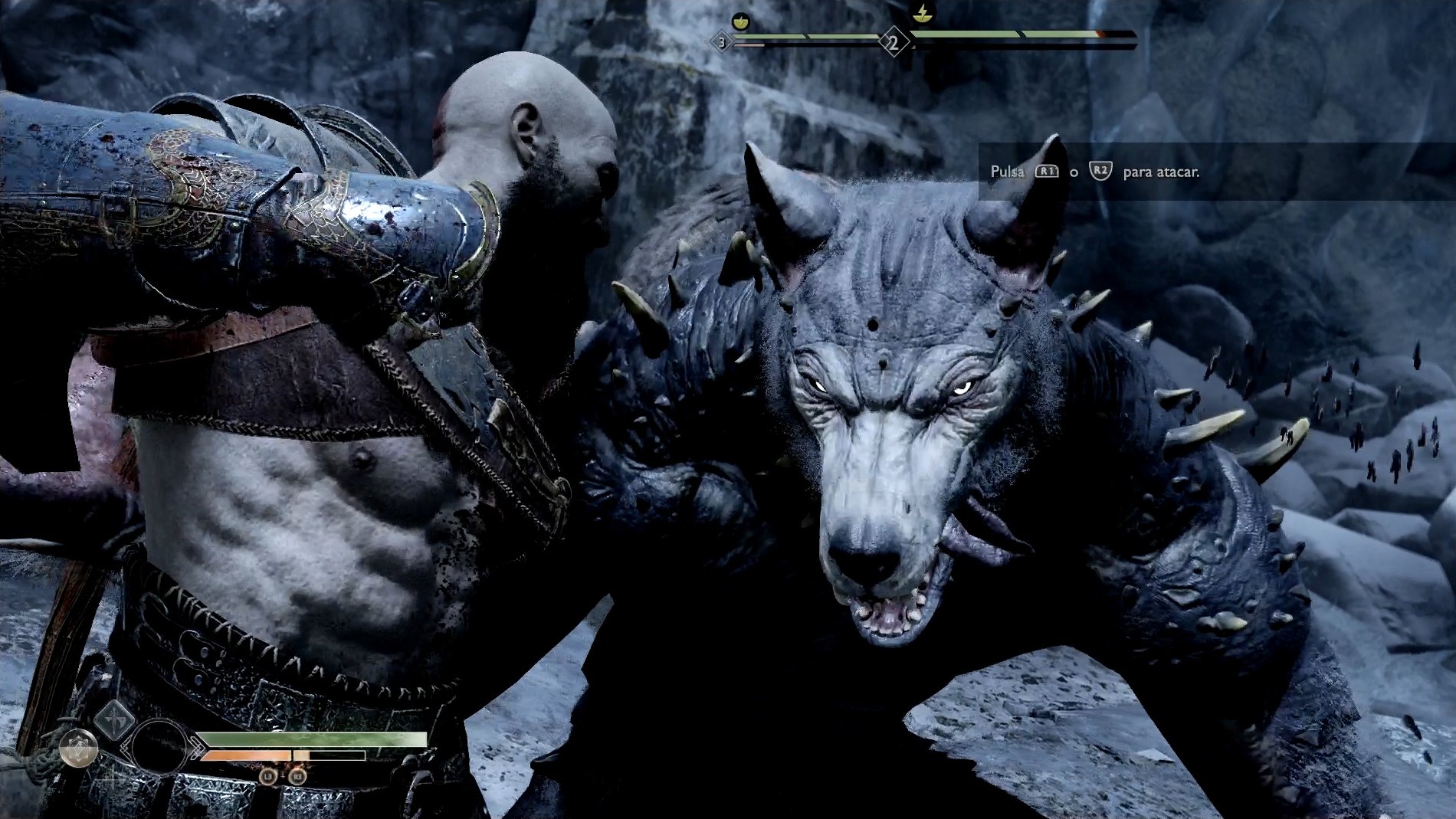Click the empty circular weapon slot in the HUD

pos(160,747)
